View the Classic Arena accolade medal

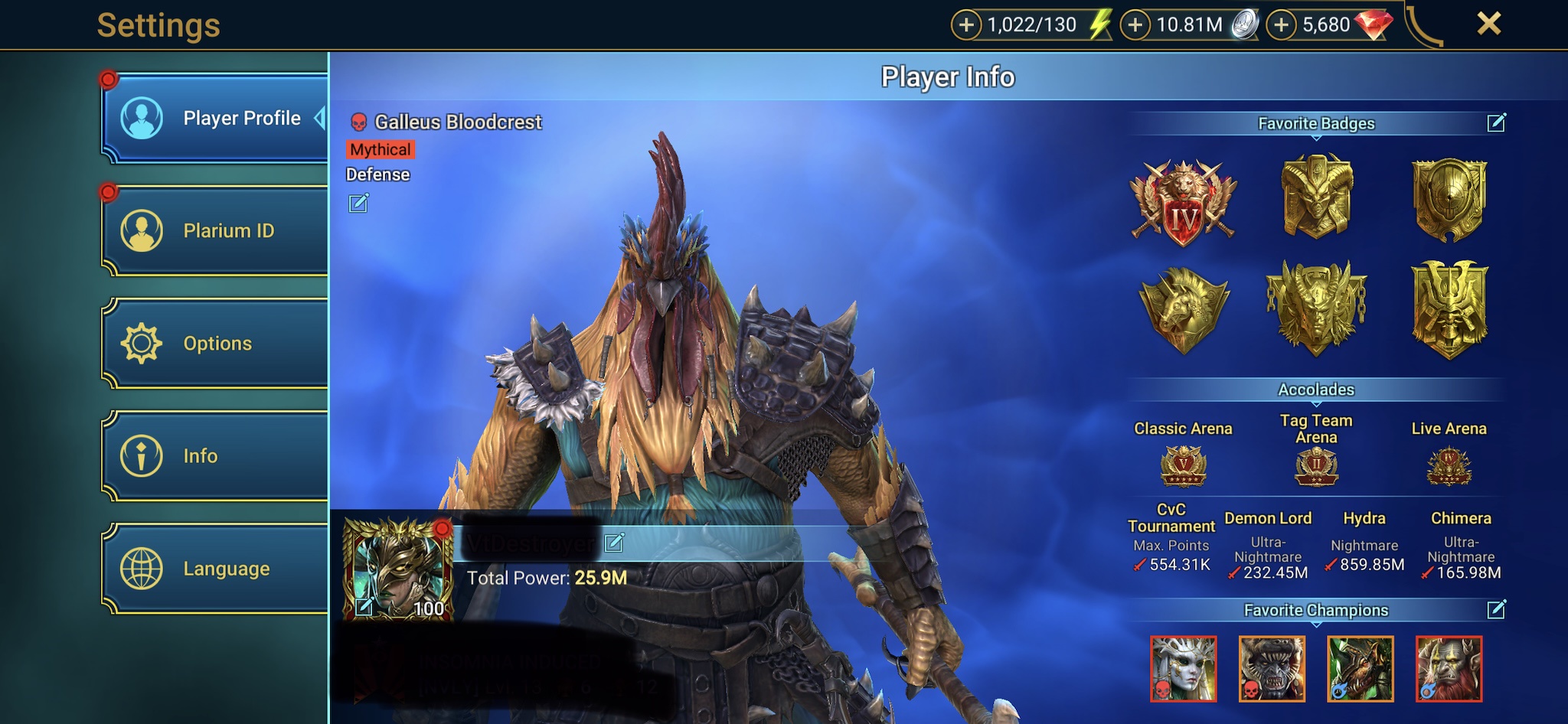click(1183, 466)
